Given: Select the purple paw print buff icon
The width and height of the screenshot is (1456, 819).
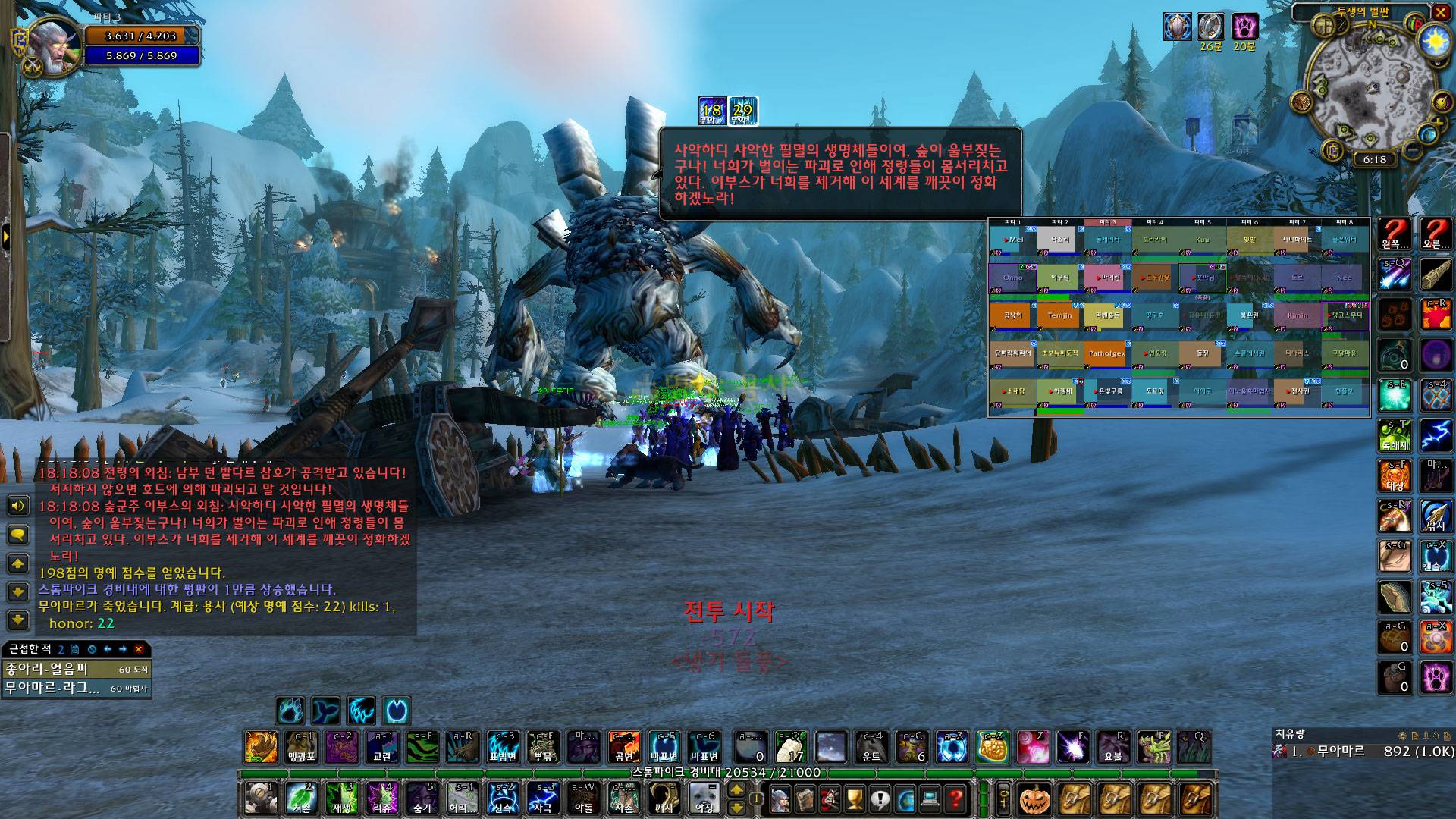Looking at the screenshot, I should pos(1244,27).
